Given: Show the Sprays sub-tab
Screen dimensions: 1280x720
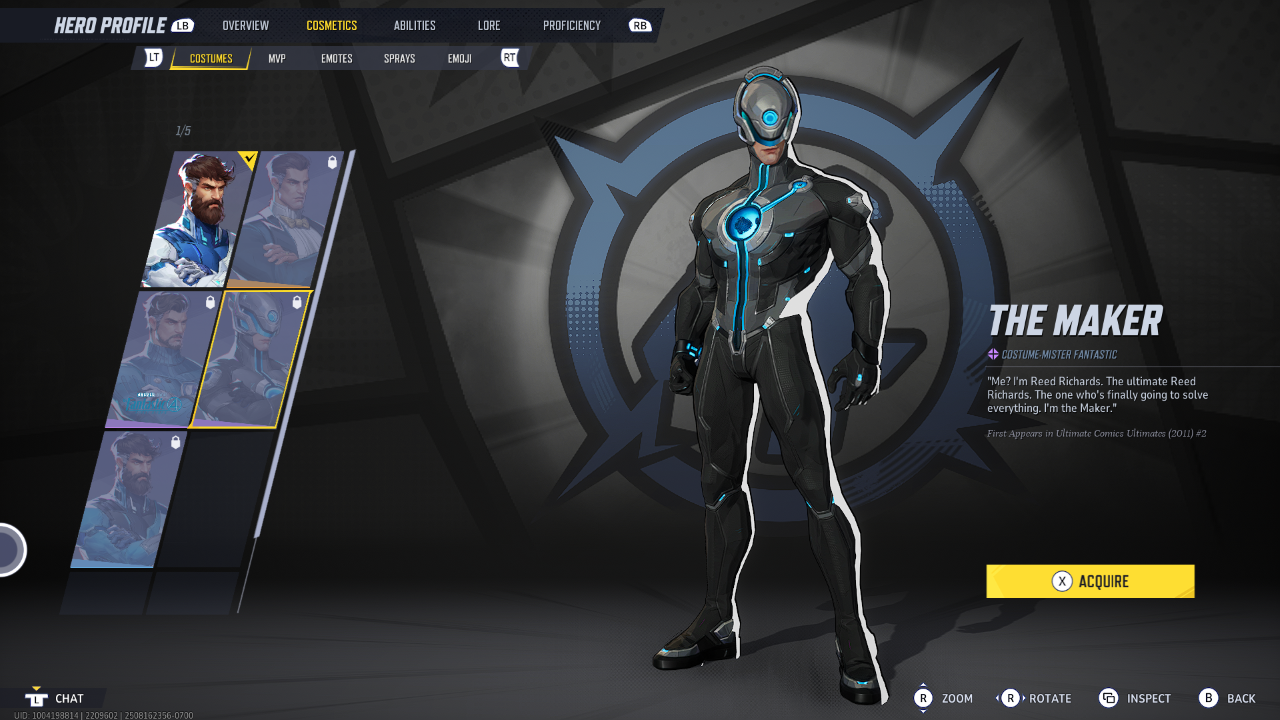Looking at the screenshot, I should (399, 59).
